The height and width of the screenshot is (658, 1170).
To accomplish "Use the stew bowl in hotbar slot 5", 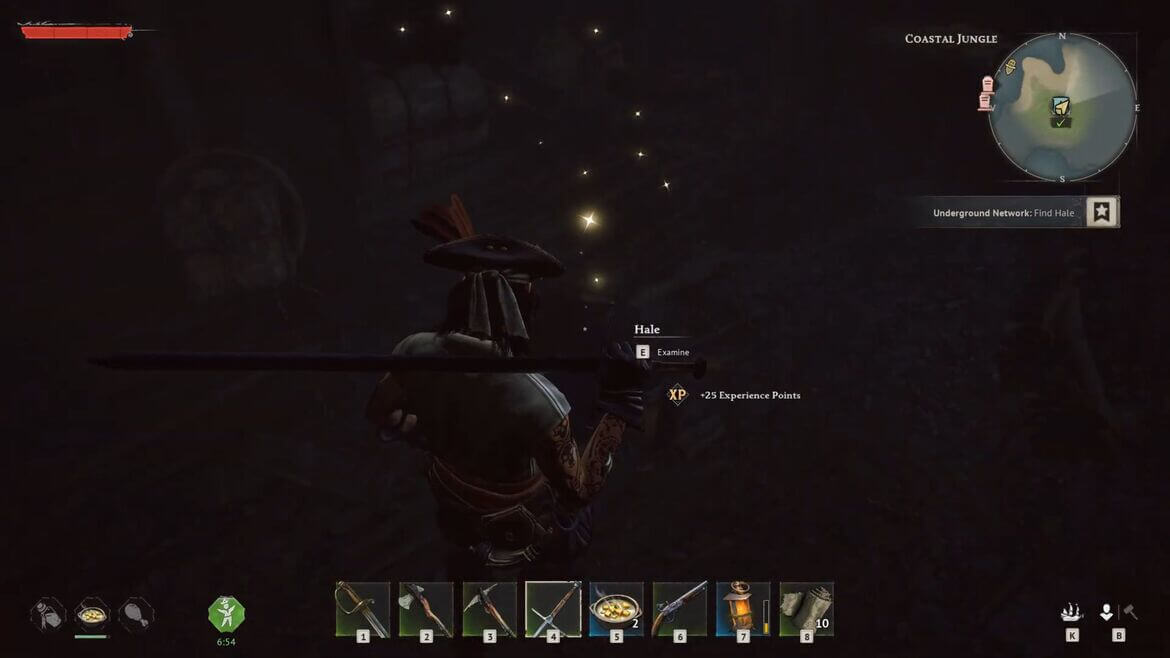I will [616, 609].
